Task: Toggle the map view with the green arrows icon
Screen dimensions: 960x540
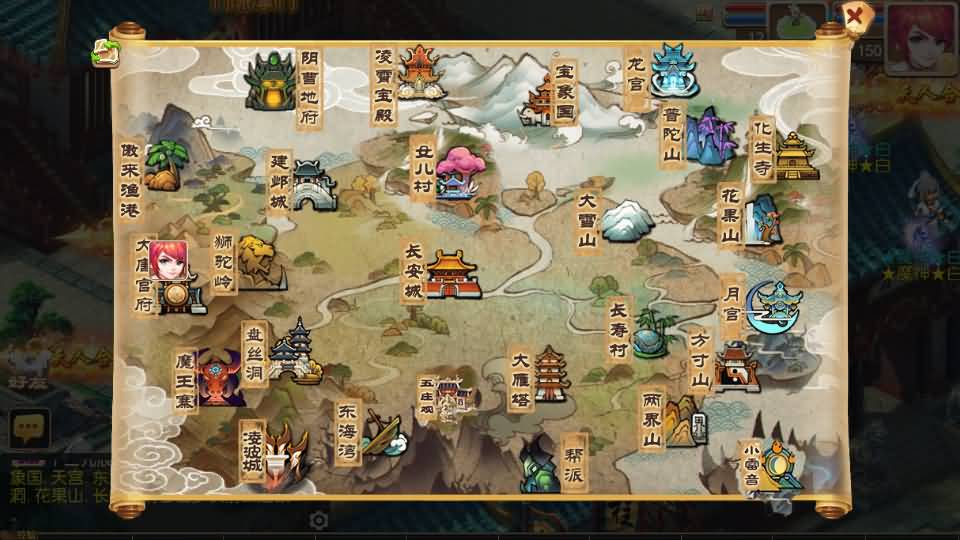Action: point(103,53)
